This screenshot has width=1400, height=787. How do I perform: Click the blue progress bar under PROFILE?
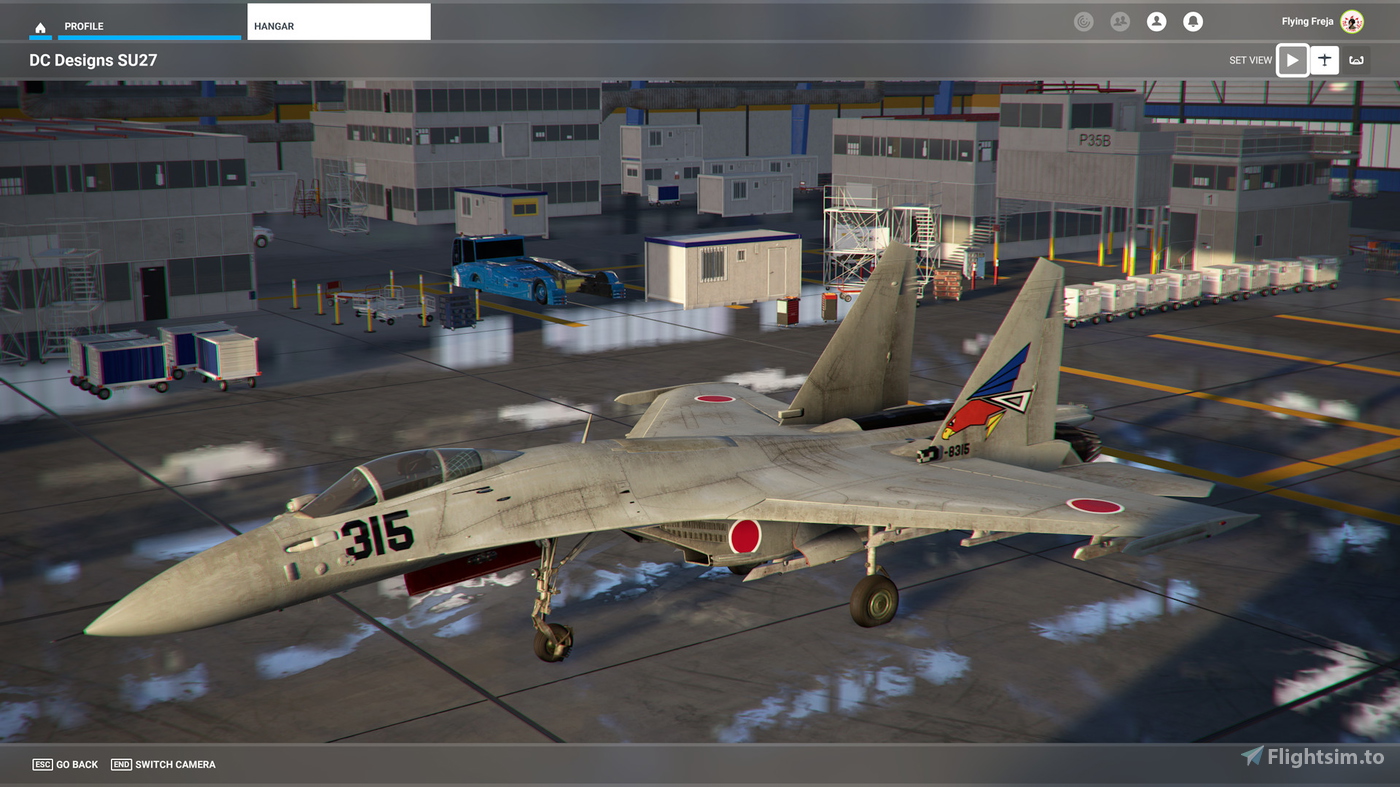tap(149, 38)
